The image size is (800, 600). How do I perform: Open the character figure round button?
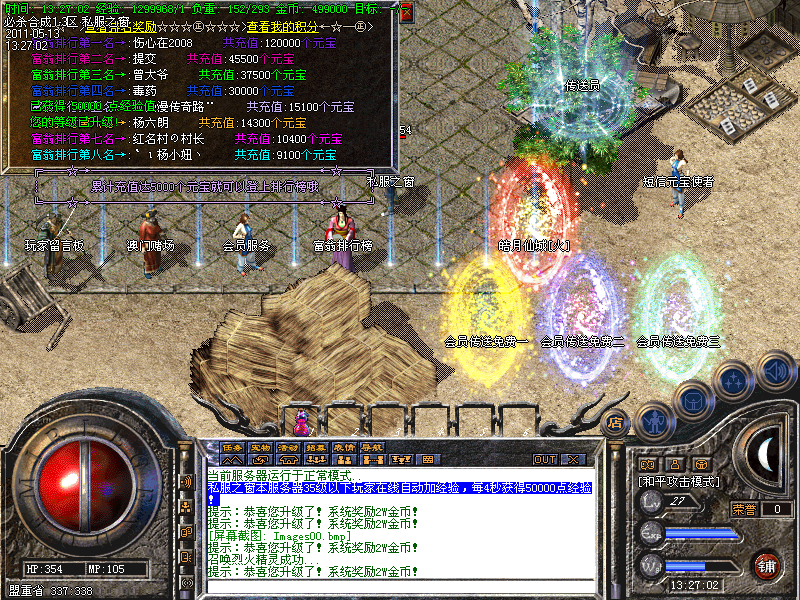tap(654, 421)
